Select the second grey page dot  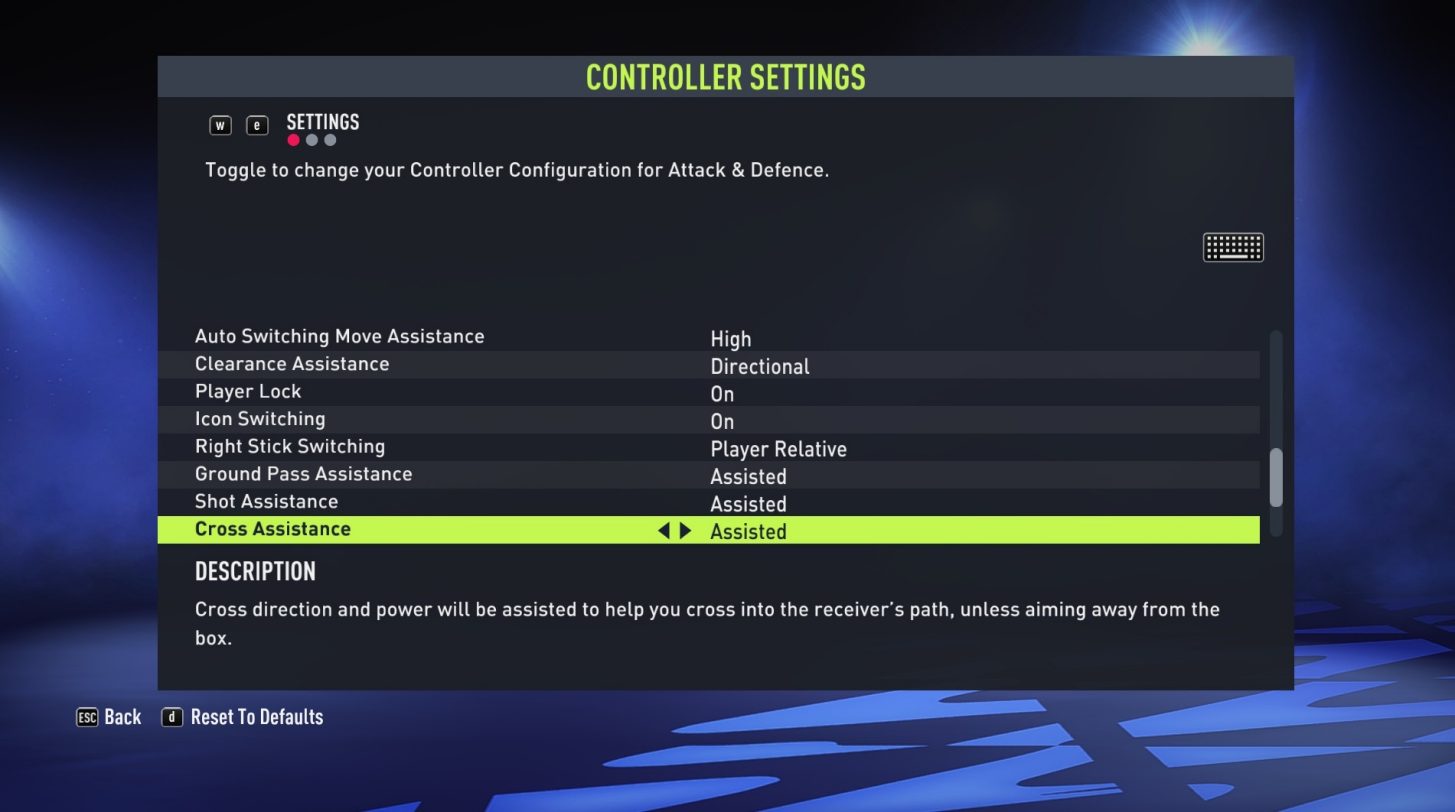[x=312, y=140]
